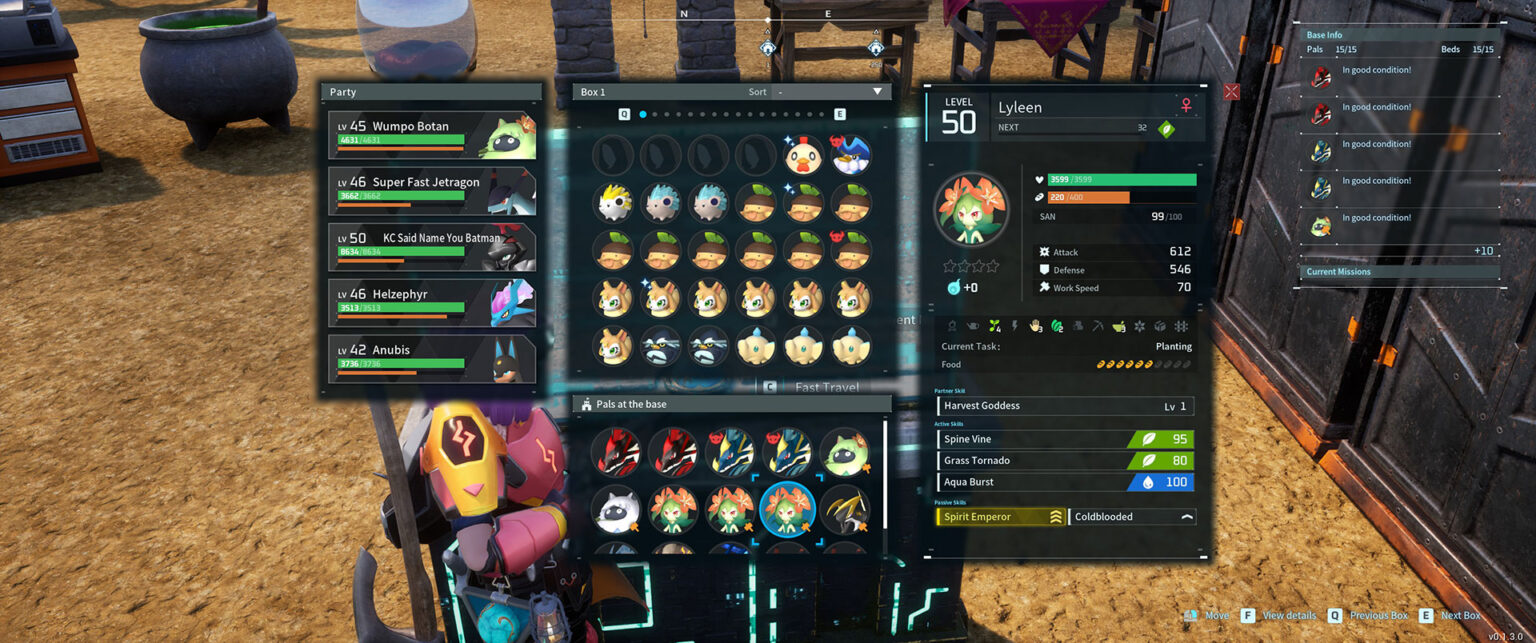Click the Spirit Emperor passive skill

[1000, 517]
